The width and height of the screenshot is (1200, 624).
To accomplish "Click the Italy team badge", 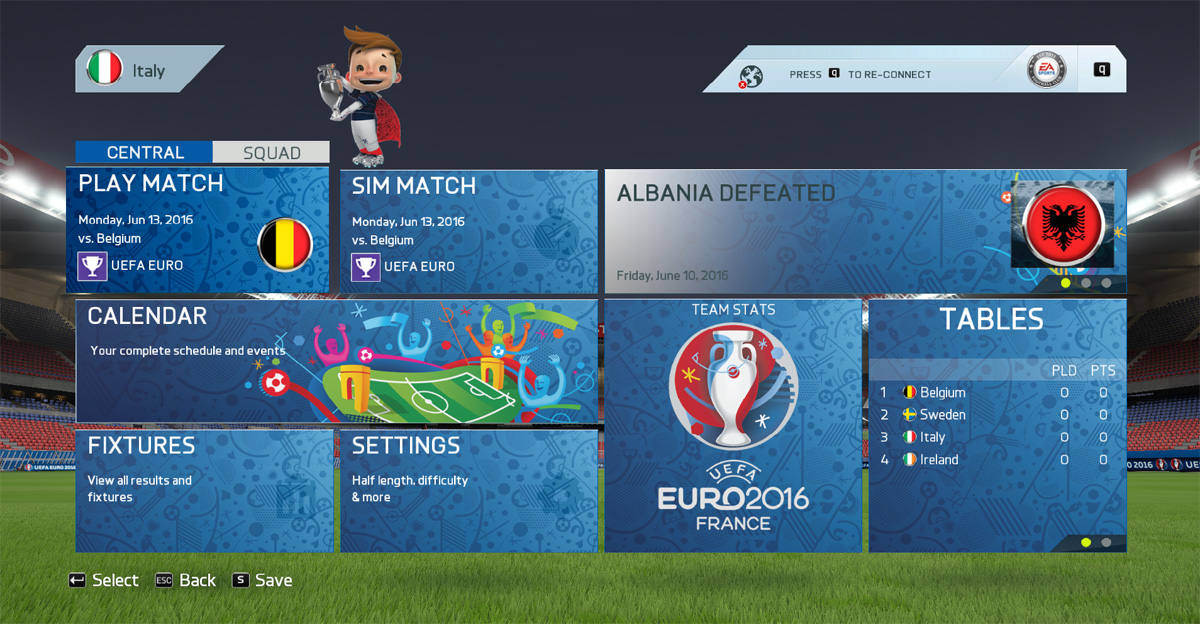I will pos(105,70).
